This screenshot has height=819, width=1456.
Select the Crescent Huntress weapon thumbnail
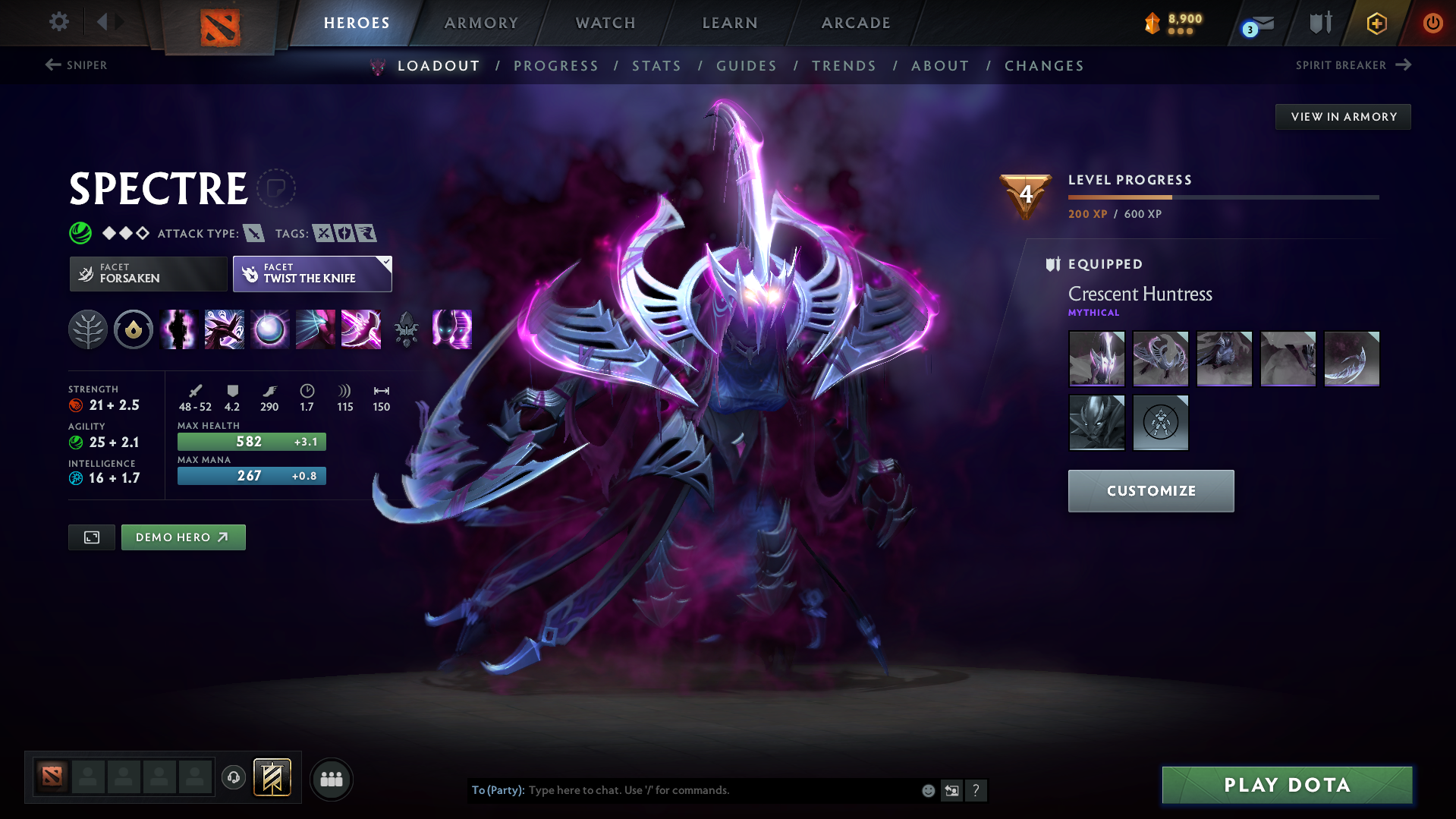[1352, 358]
